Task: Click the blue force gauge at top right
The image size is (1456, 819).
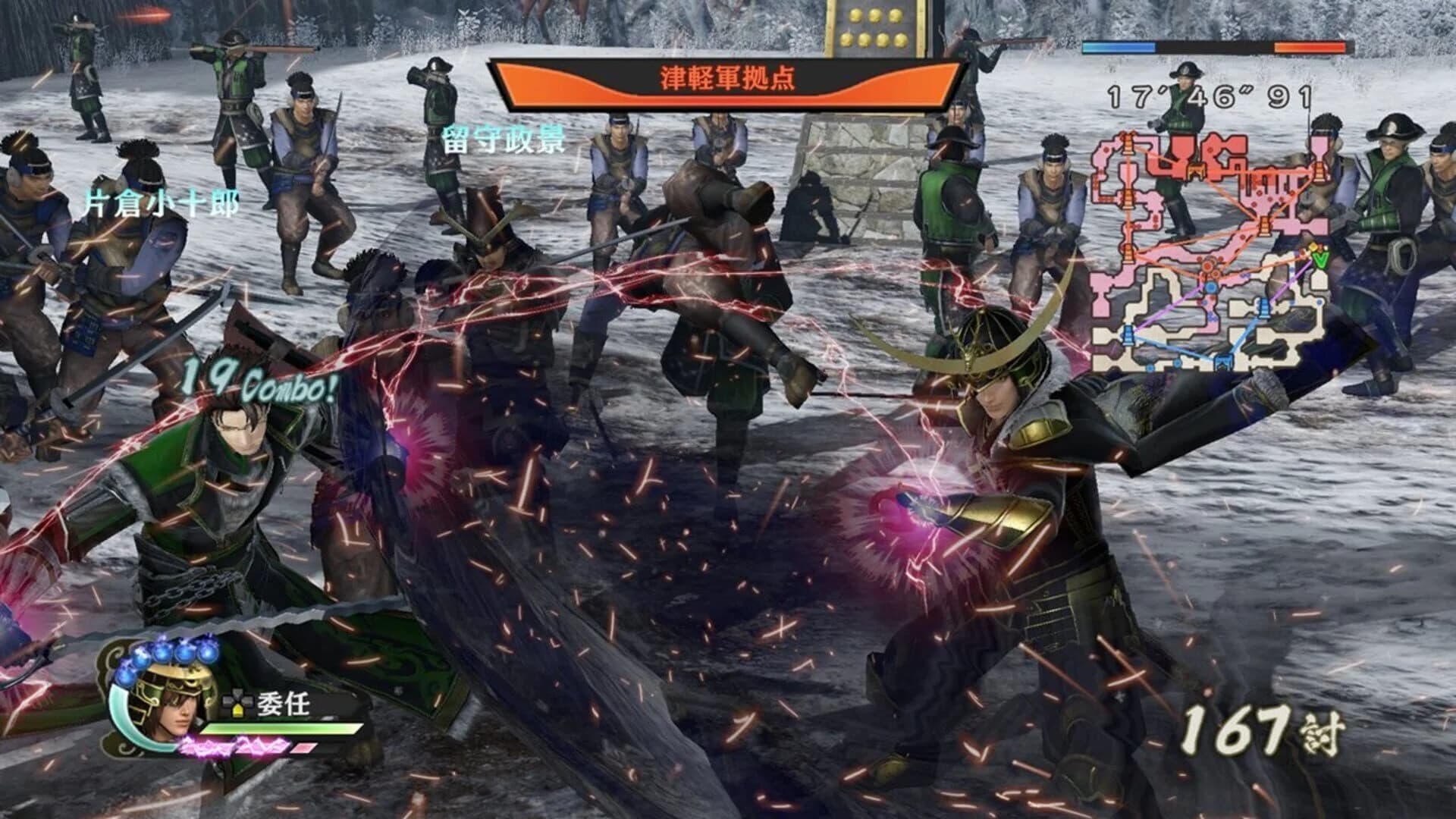Action: tap(1119, 45)
